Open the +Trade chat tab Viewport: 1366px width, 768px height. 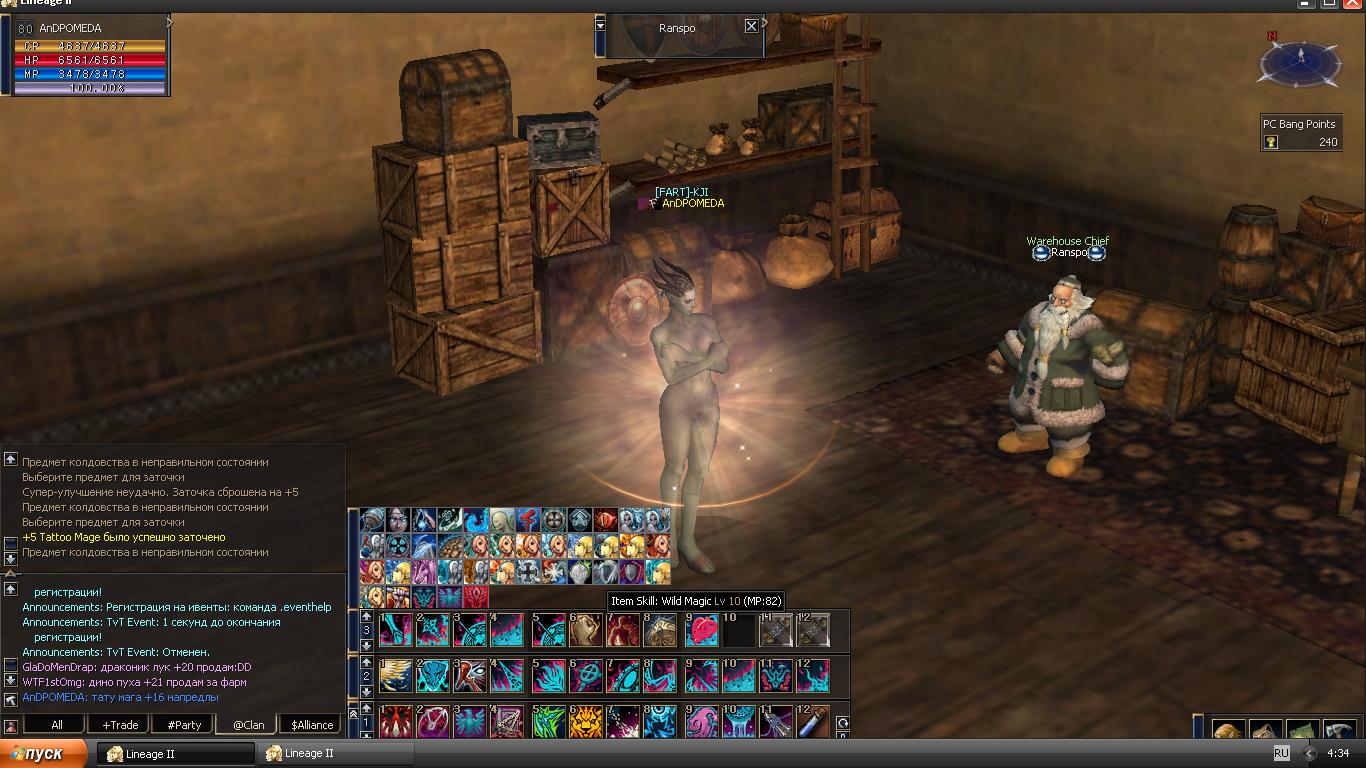click(x=120, y=725)
